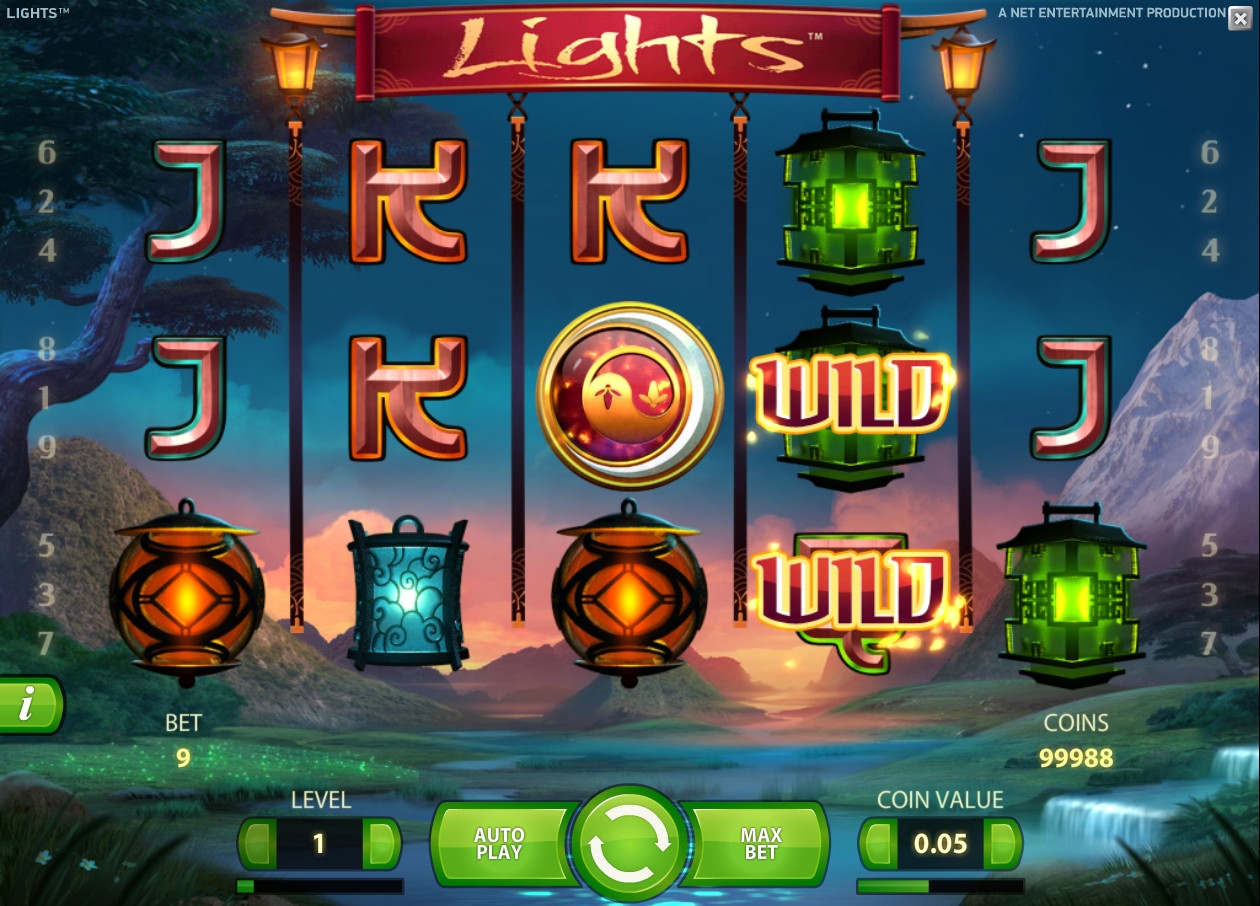Place the Max Bet
Viewport: 1260px width, 906px height.
[x=761, y=844]
